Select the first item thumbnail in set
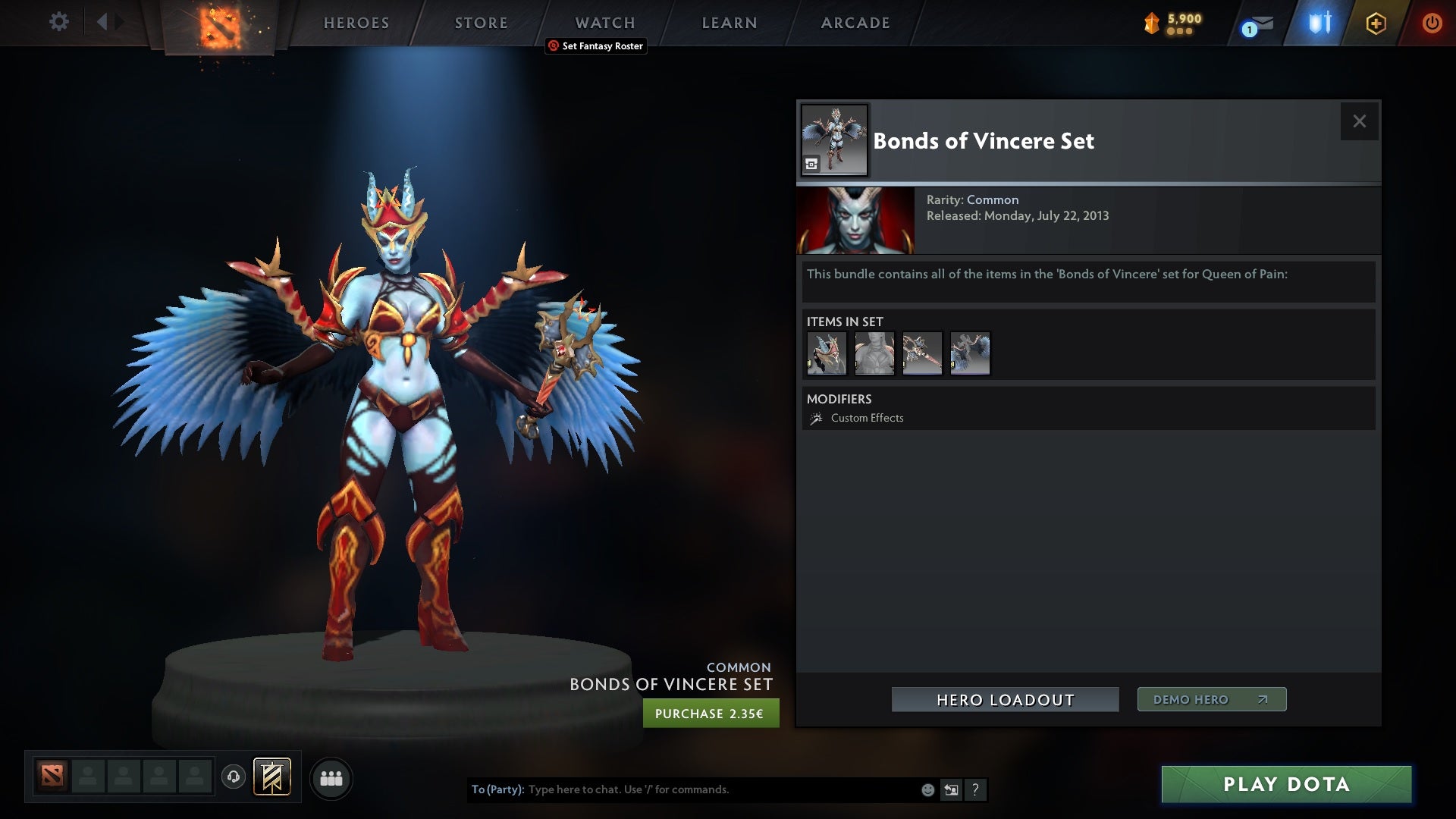The height and width of the screenshot is (819, 1456). (827, 353)
